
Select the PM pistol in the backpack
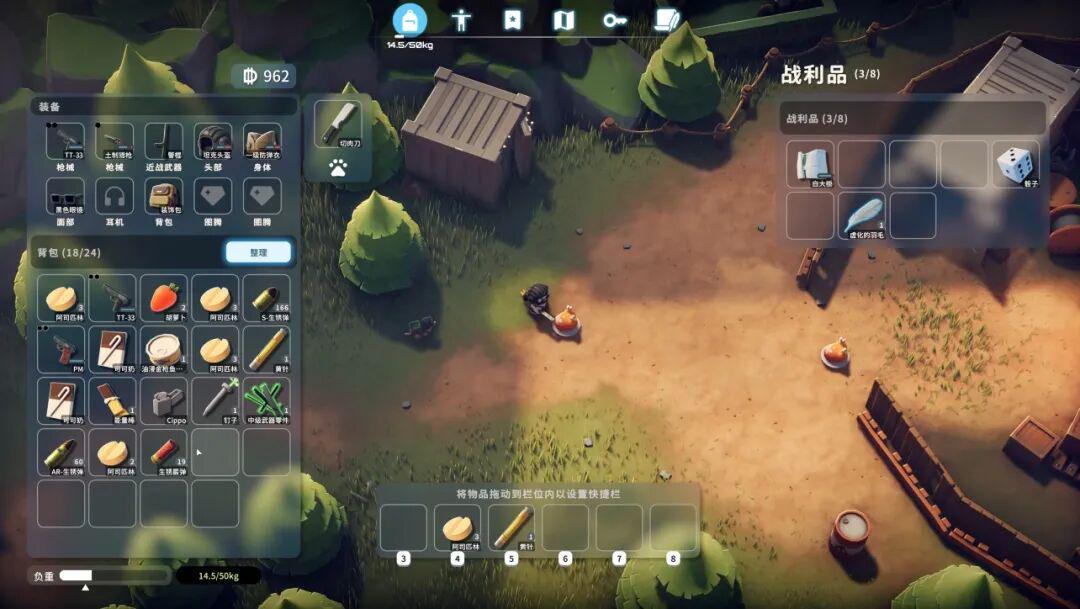click(61, 349)
